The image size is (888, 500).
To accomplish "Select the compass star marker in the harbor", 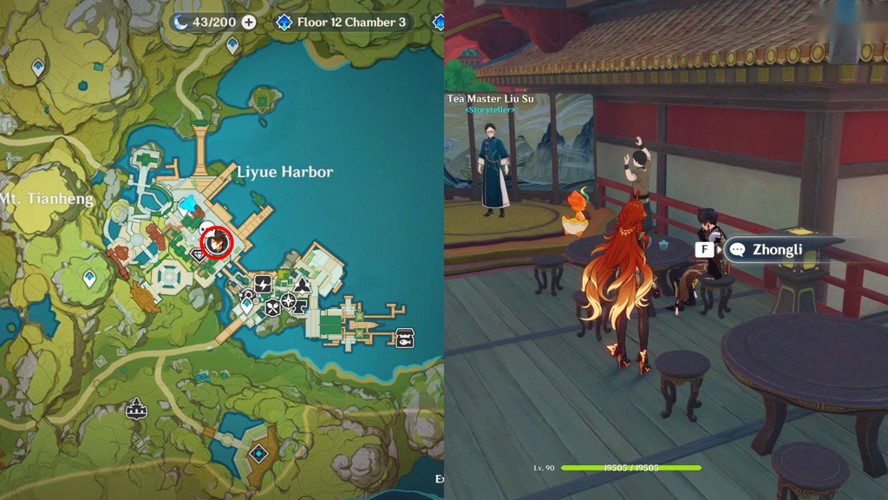I will [290, 301].
